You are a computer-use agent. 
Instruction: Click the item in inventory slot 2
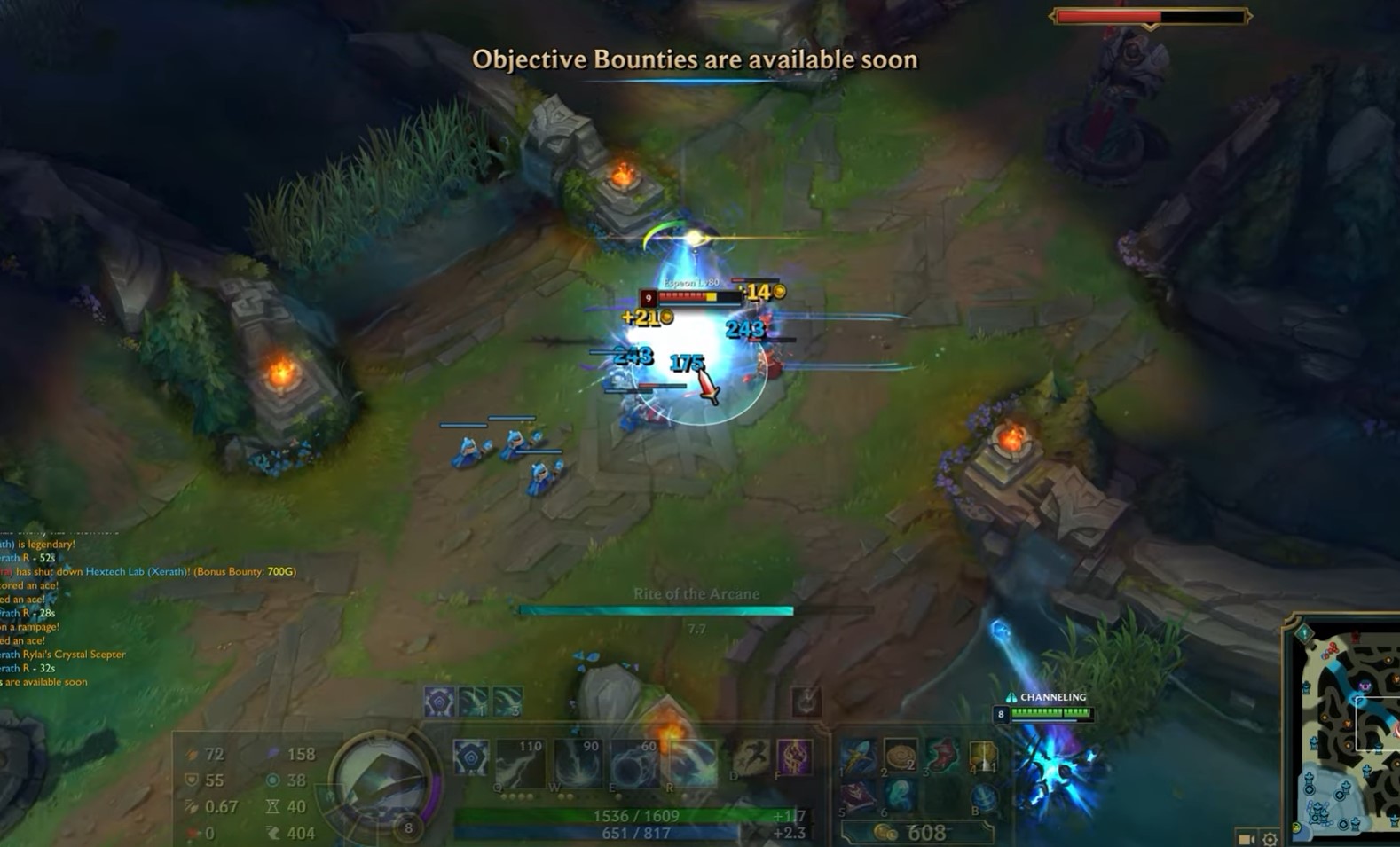click(x=901, y=755)
